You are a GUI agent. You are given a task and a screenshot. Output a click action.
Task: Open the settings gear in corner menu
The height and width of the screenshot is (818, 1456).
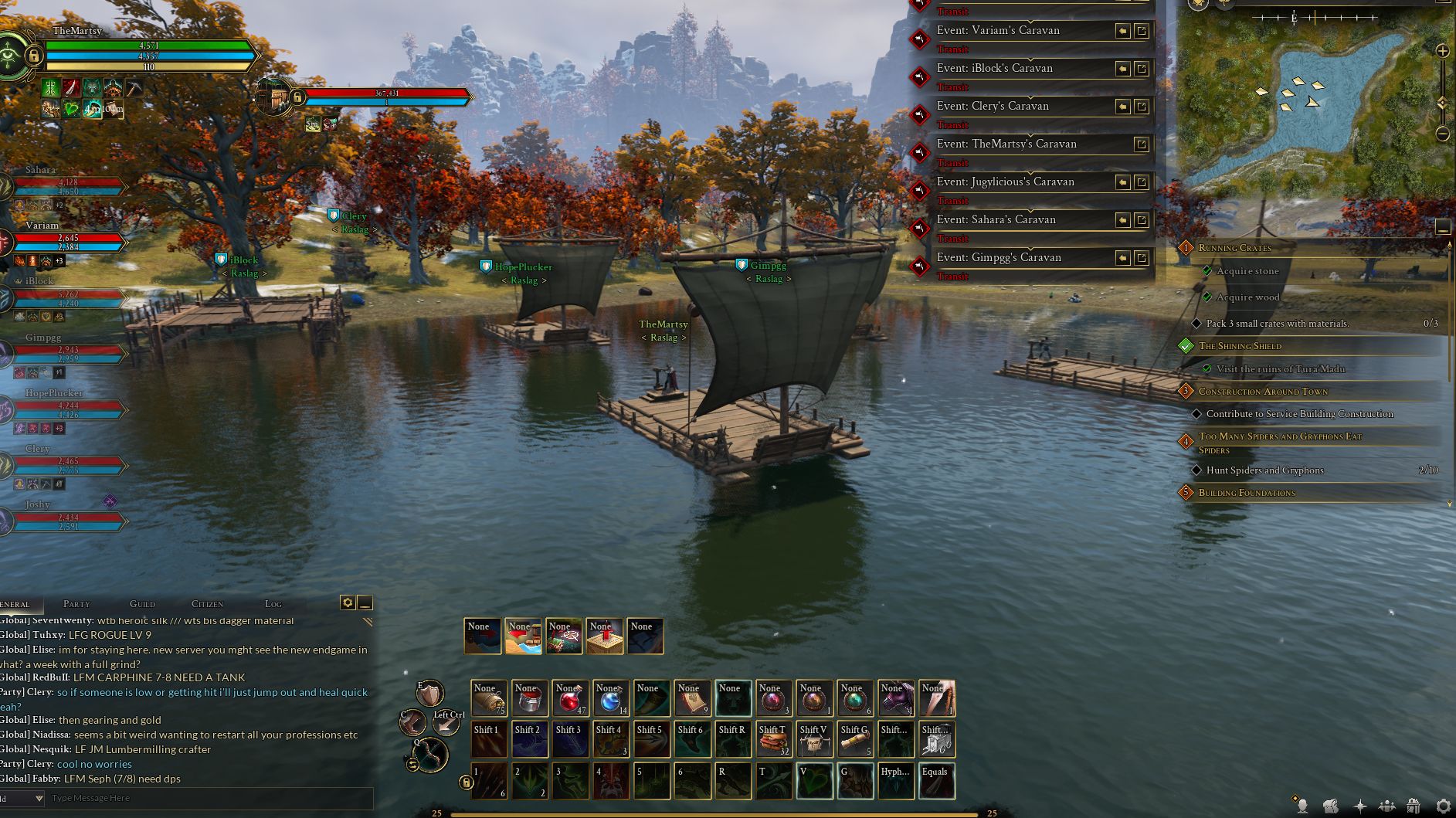pos(1442,806)
